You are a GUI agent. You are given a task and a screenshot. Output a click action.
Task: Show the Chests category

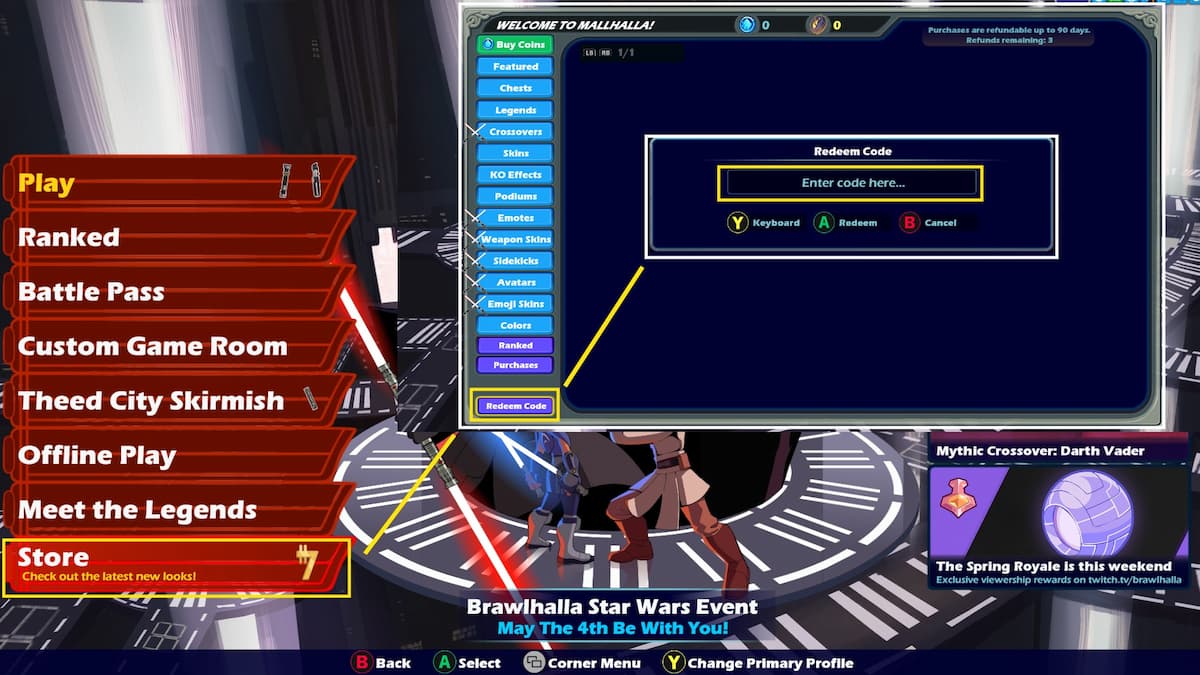pos(515,88)
